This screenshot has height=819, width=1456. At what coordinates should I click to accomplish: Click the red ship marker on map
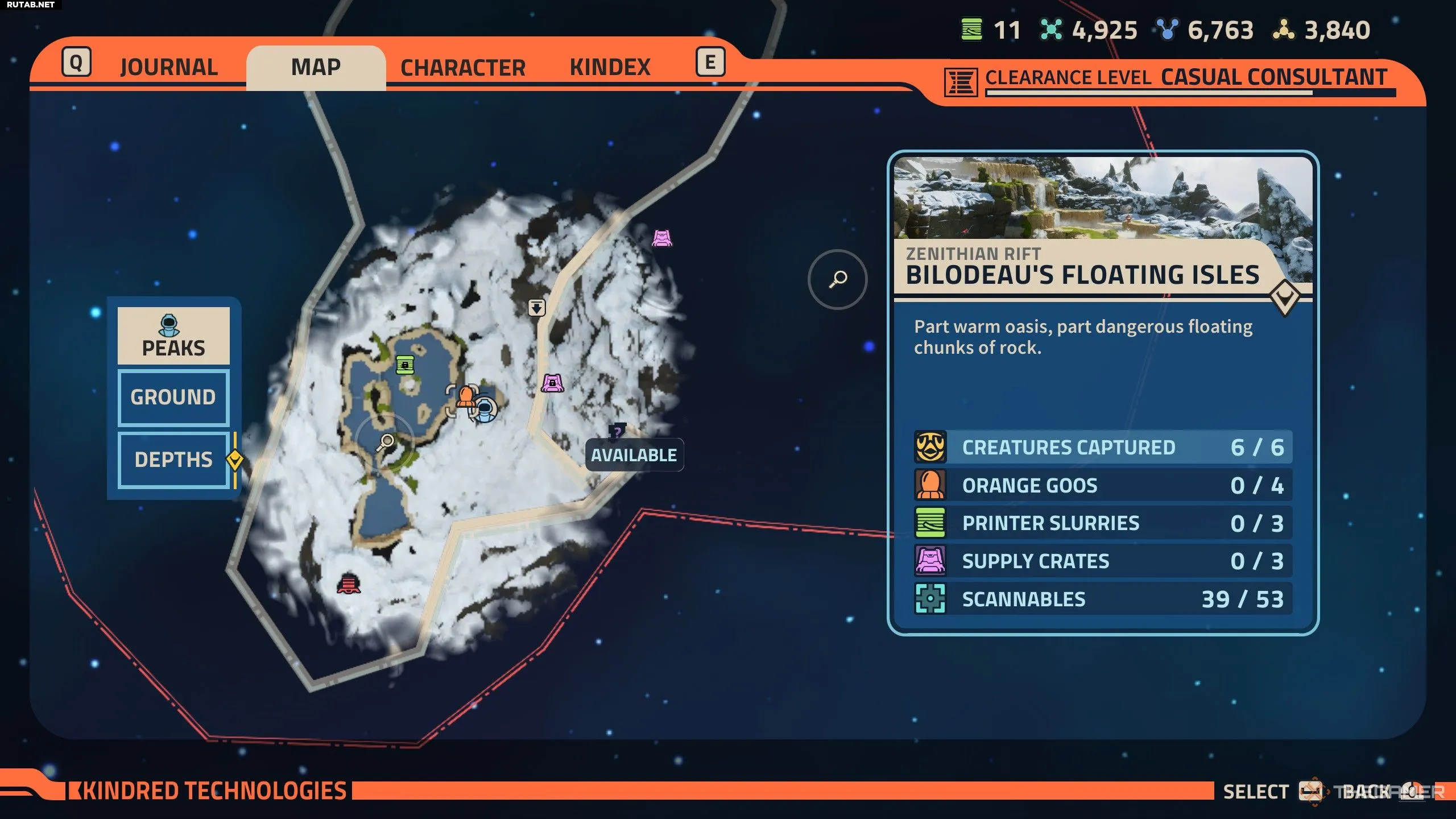[x=349, y=584]
